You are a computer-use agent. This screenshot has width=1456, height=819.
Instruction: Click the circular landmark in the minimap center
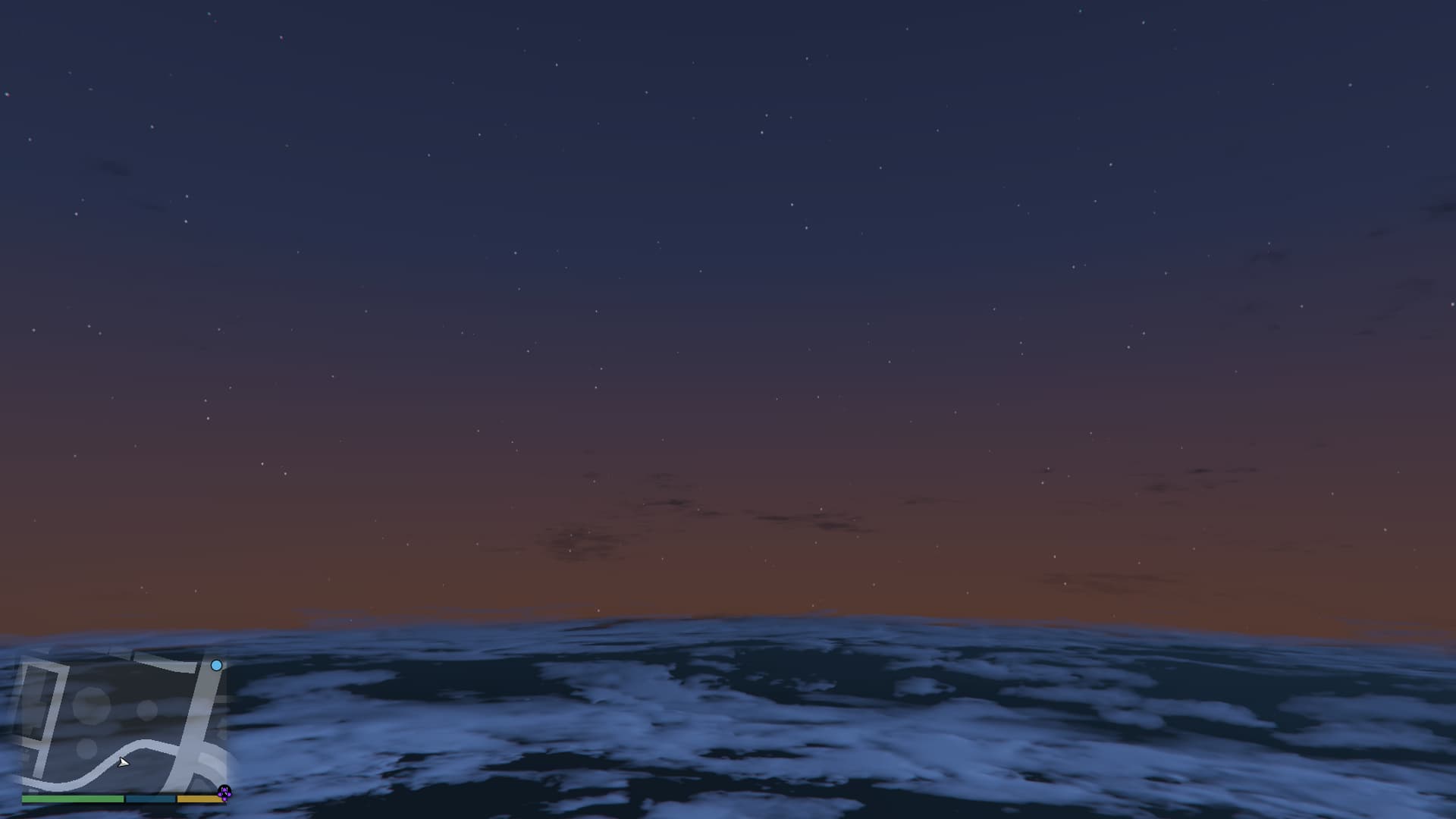click(92, 707)
